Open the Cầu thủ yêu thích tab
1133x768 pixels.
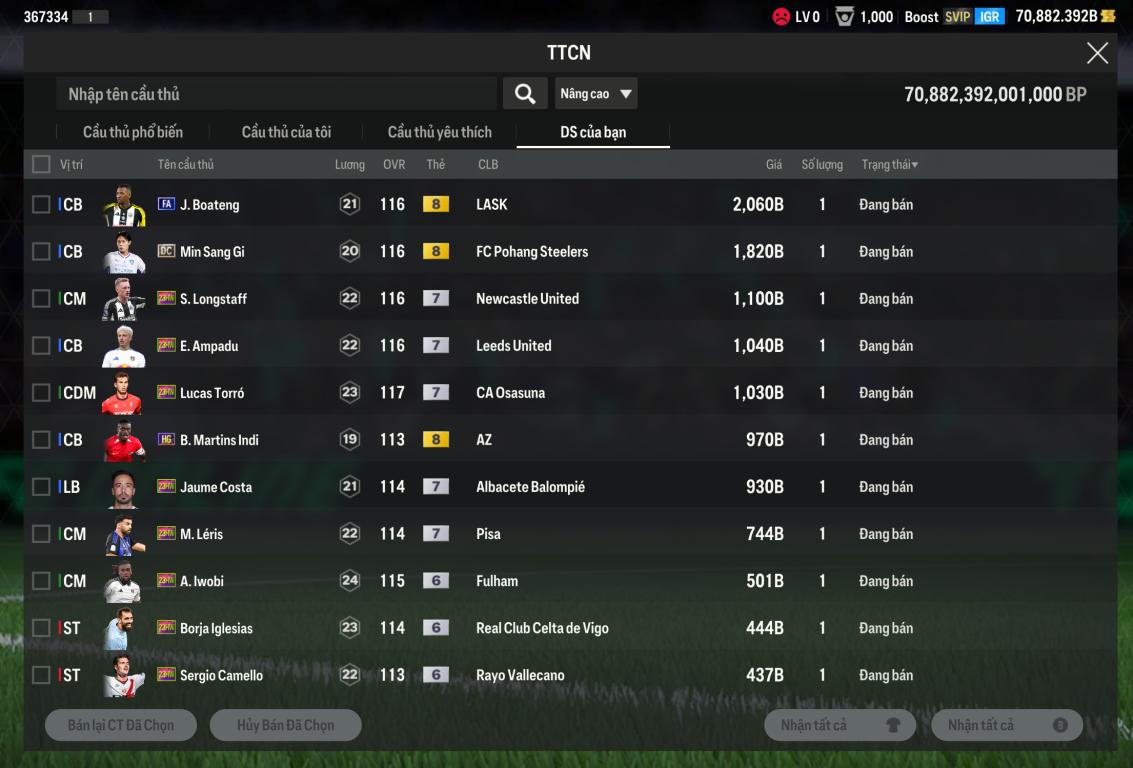[x=440, y=132]
